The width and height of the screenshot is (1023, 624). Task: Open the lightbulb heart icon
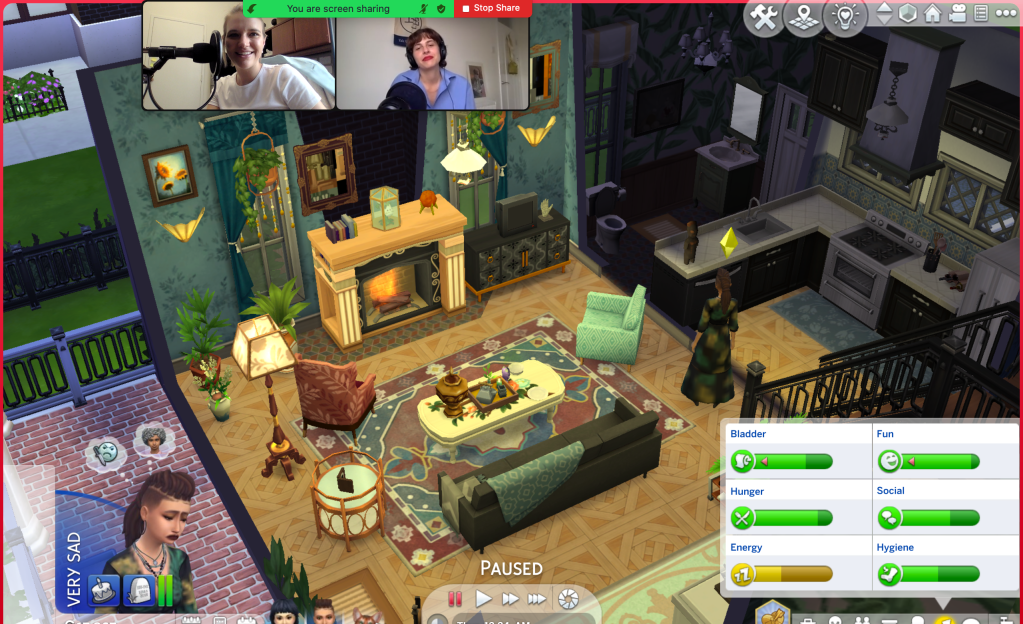845,17
